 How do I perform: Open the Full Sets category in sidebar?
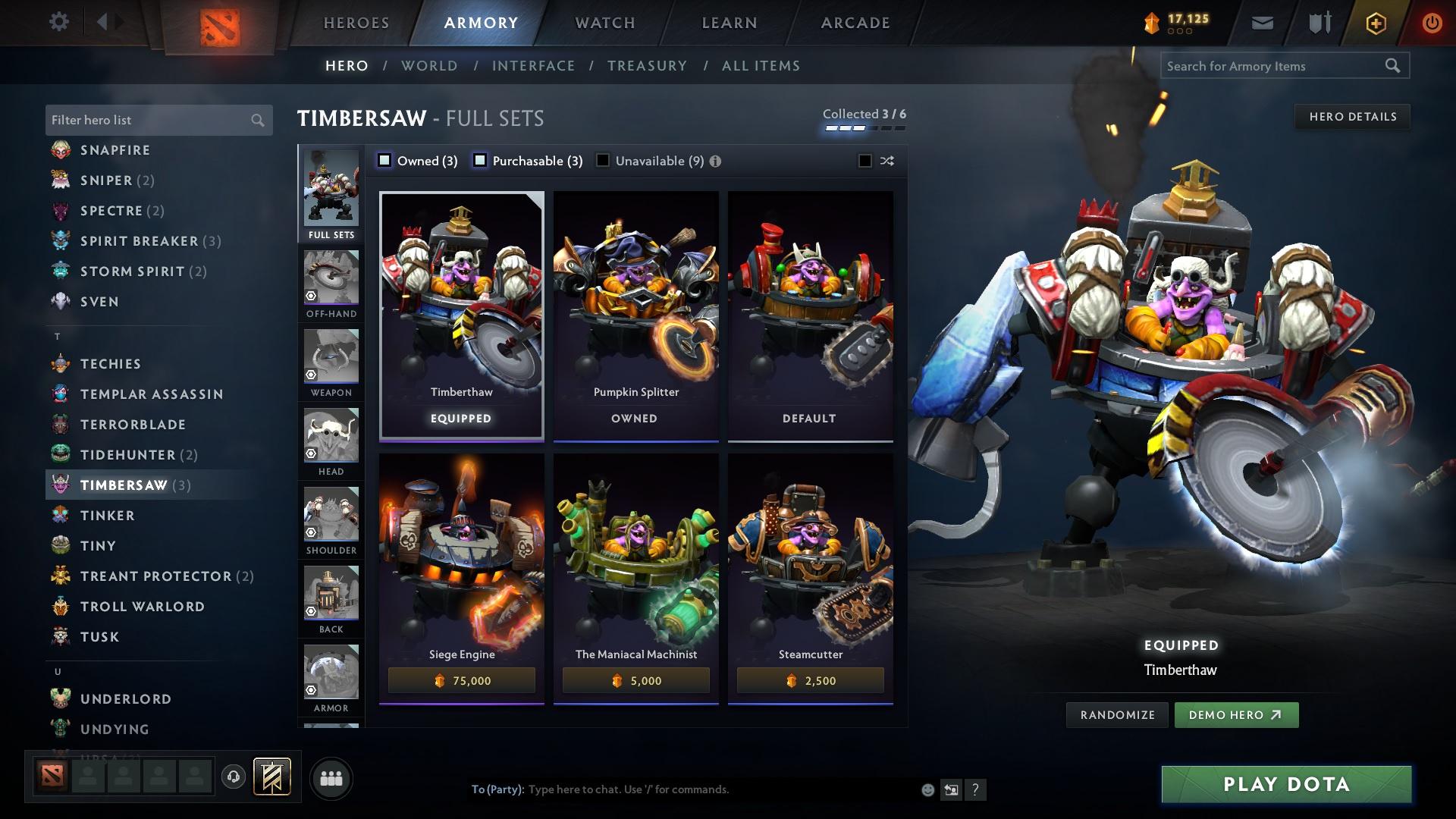point(331,192)
